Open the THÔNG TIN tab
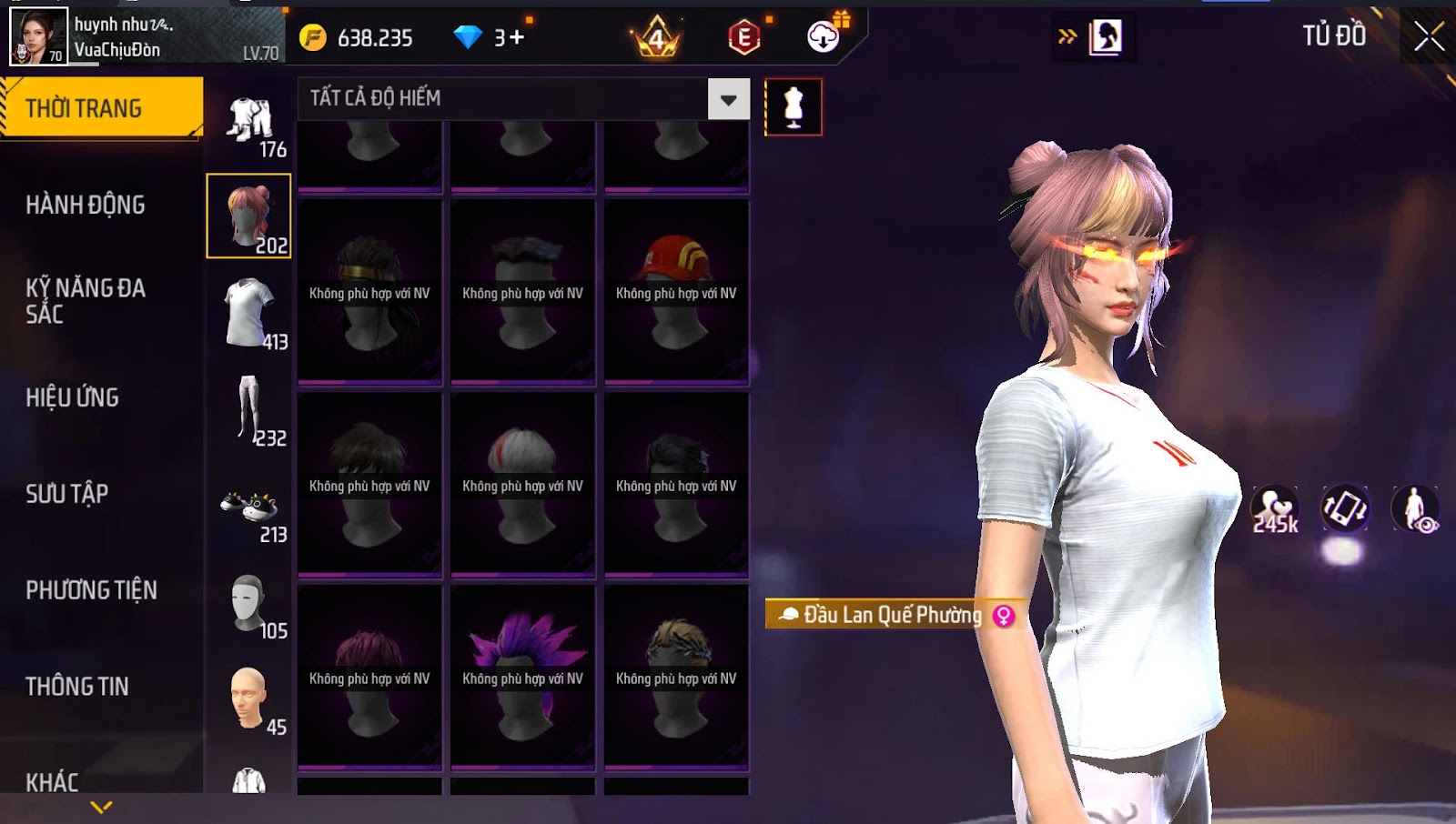 [x=77, y=687]
